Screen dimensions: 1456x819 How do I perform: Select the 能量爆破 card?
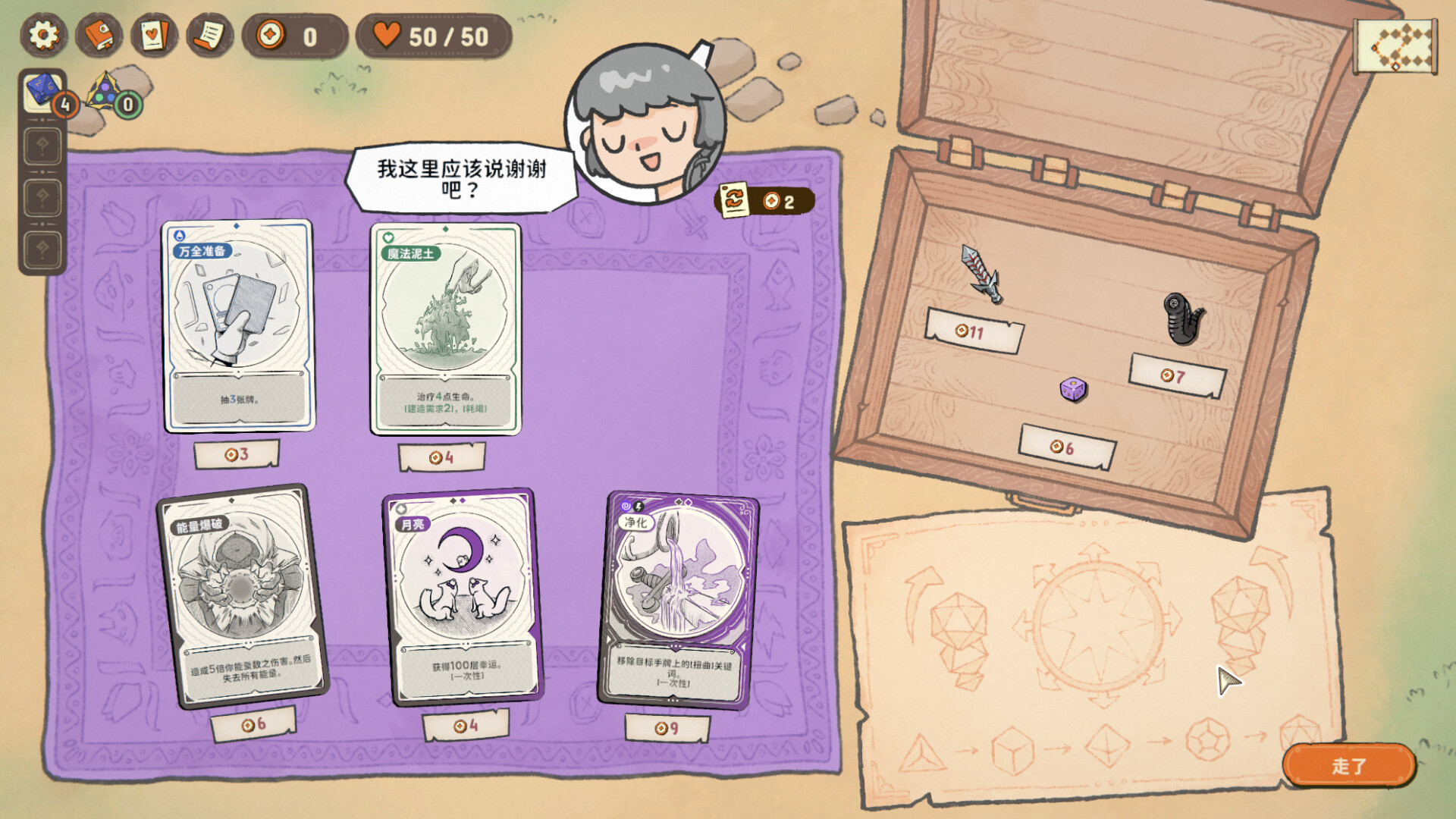coord(241,595)
